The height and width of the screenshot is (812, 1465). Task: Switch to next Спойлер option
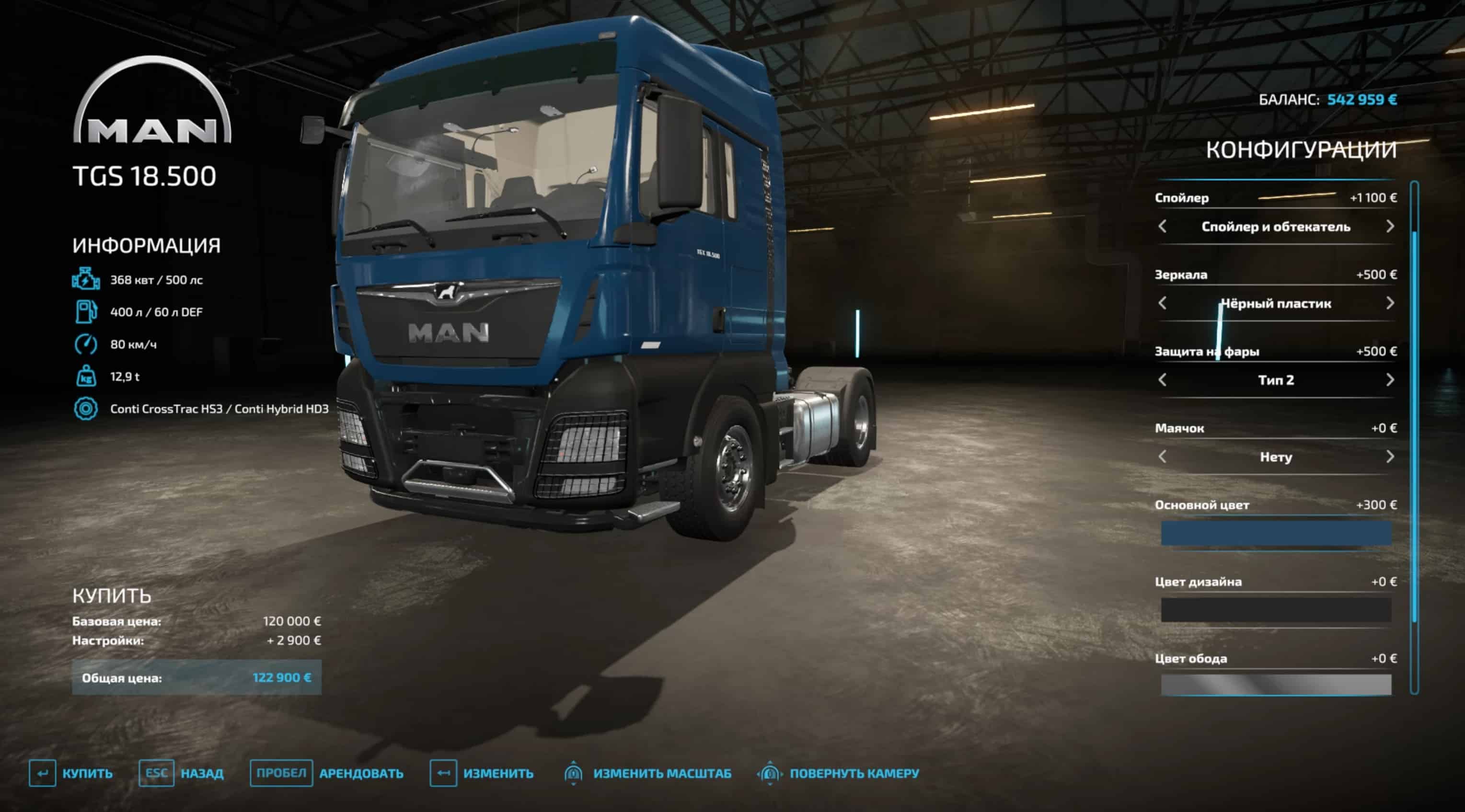(x=1389, y=226)
